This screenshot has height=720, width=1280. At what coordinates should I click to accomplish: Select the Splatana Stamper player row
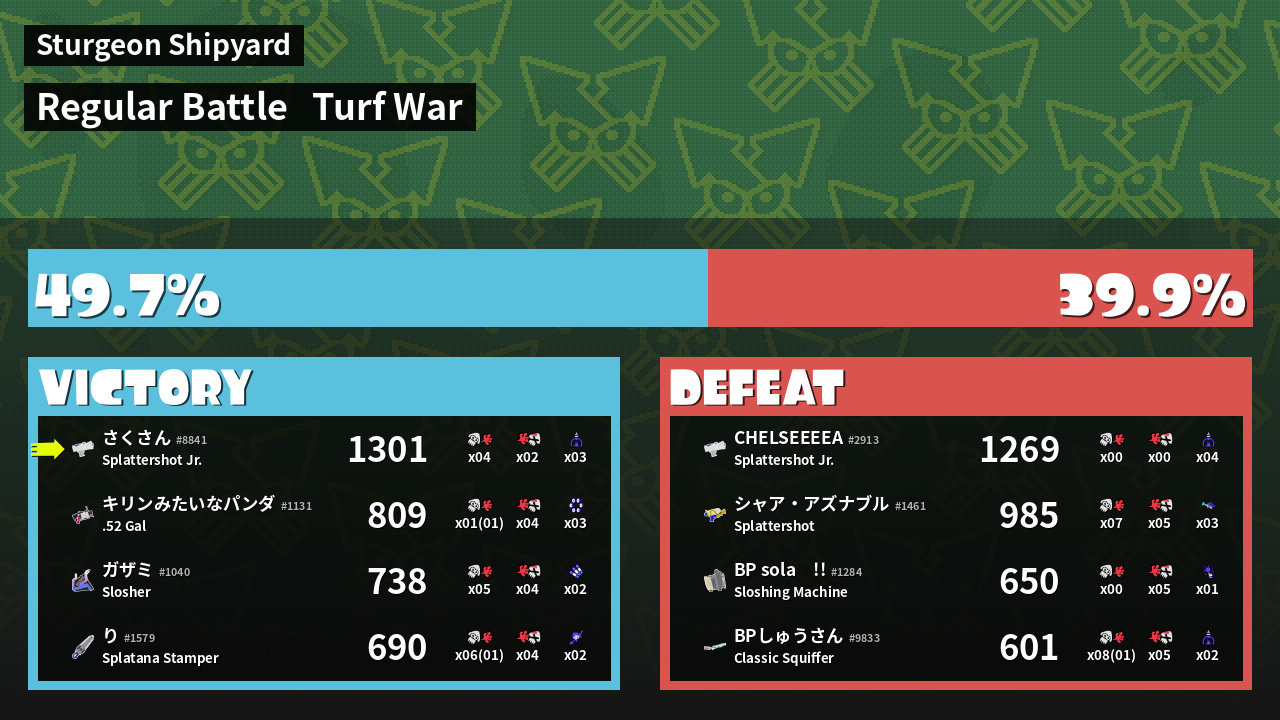324,647
